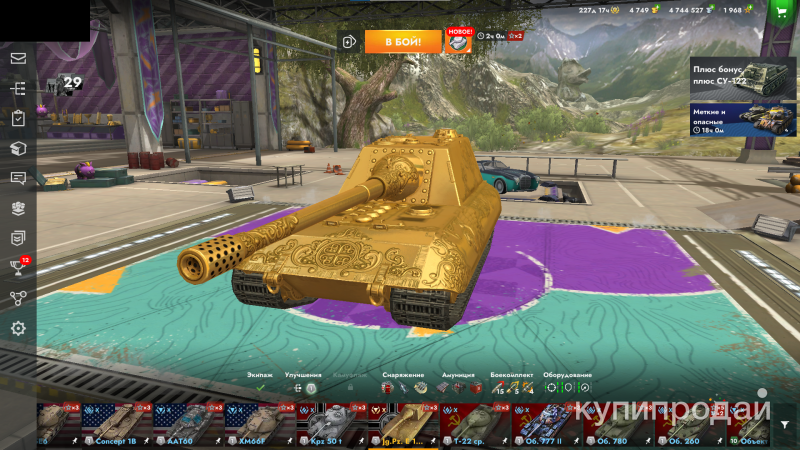Open the Экипаж crew panel
The height and width of the screenshot is (450, 800).
260,382
